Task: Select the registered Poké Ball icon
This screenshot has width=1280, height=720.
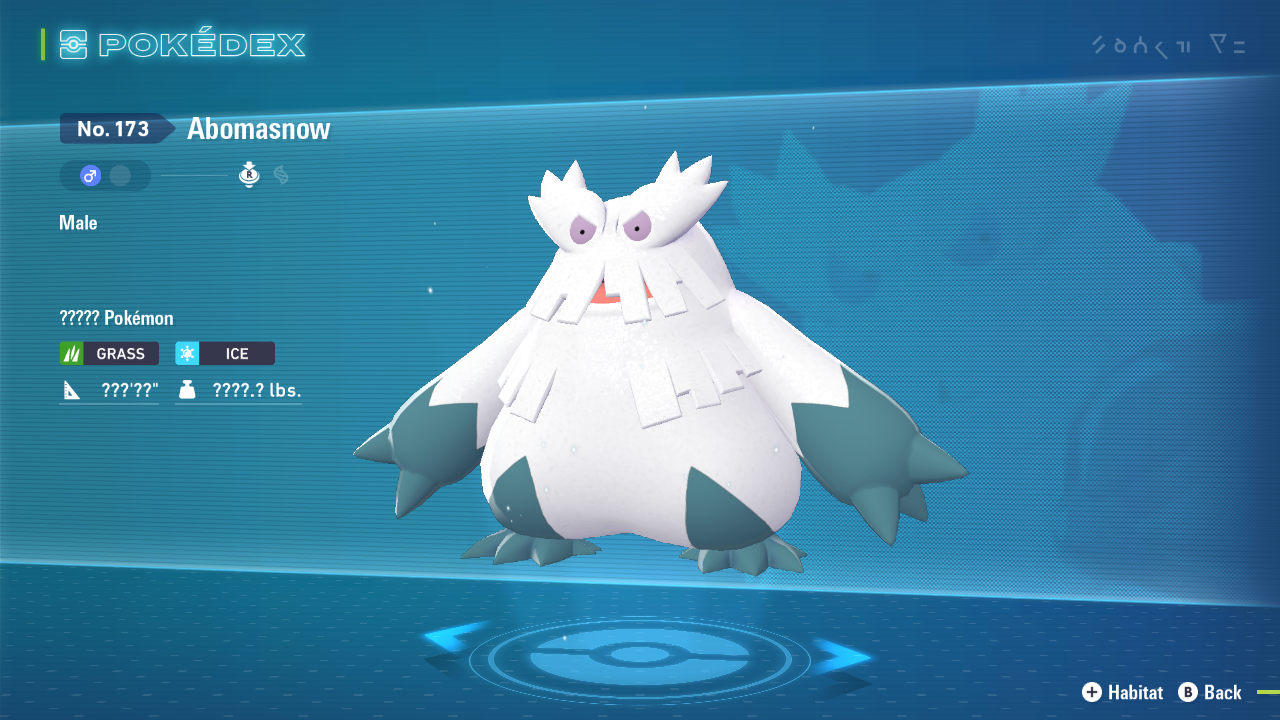Action: [x=248, y=175]
